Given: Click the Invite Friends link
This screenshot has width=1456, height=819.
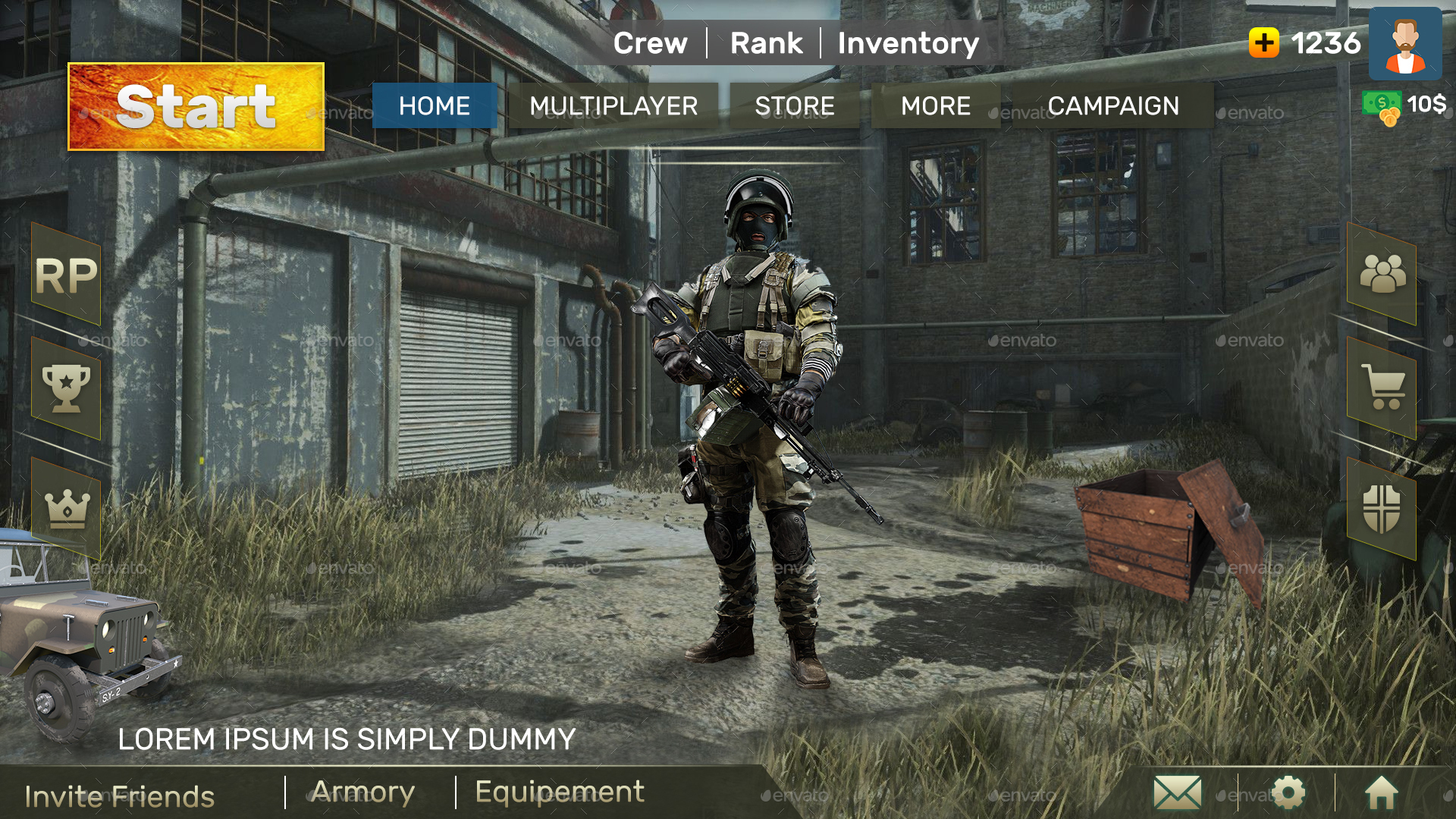Looking at the screenshot, I should (x=121, y=796).
